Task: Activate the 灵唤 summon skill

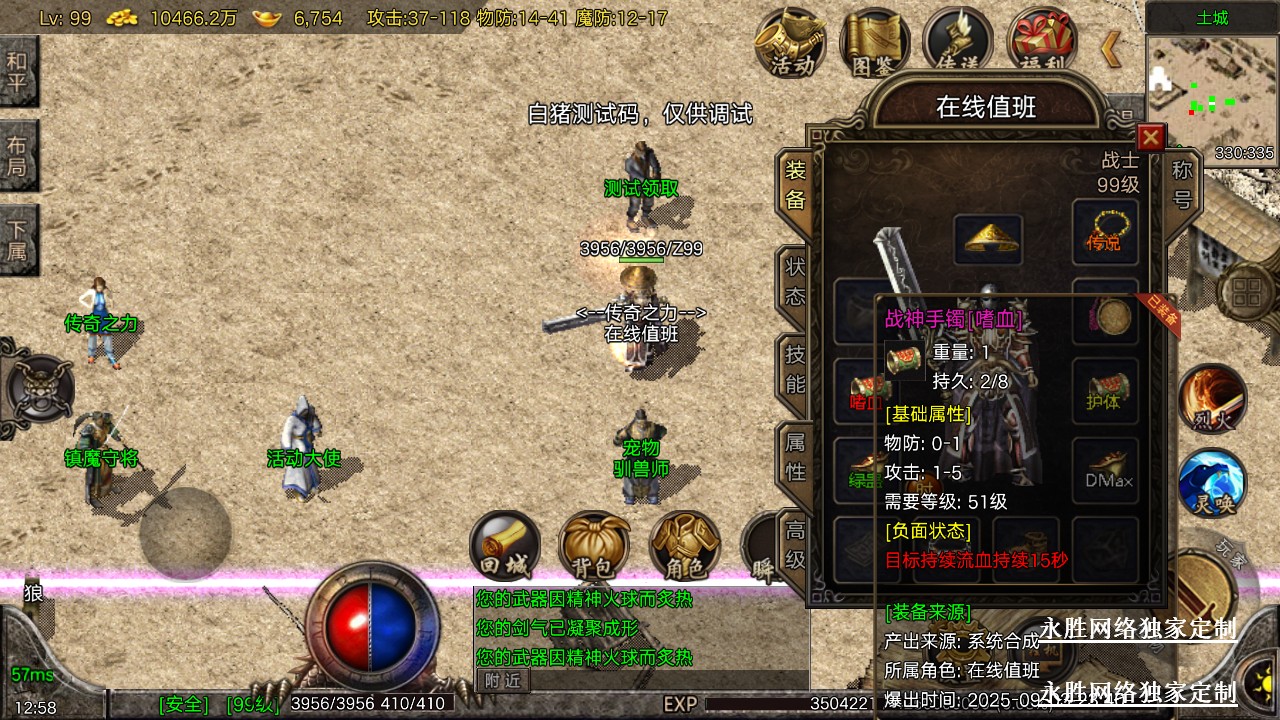Action: coord(1212,484)
